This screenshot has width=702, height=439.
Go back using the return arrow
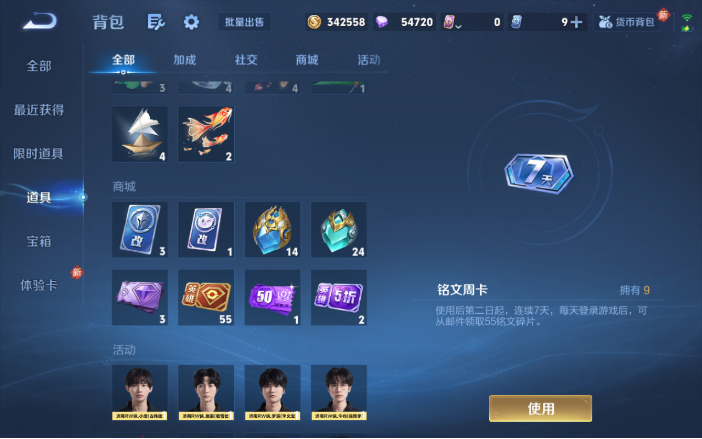point(40,20)
